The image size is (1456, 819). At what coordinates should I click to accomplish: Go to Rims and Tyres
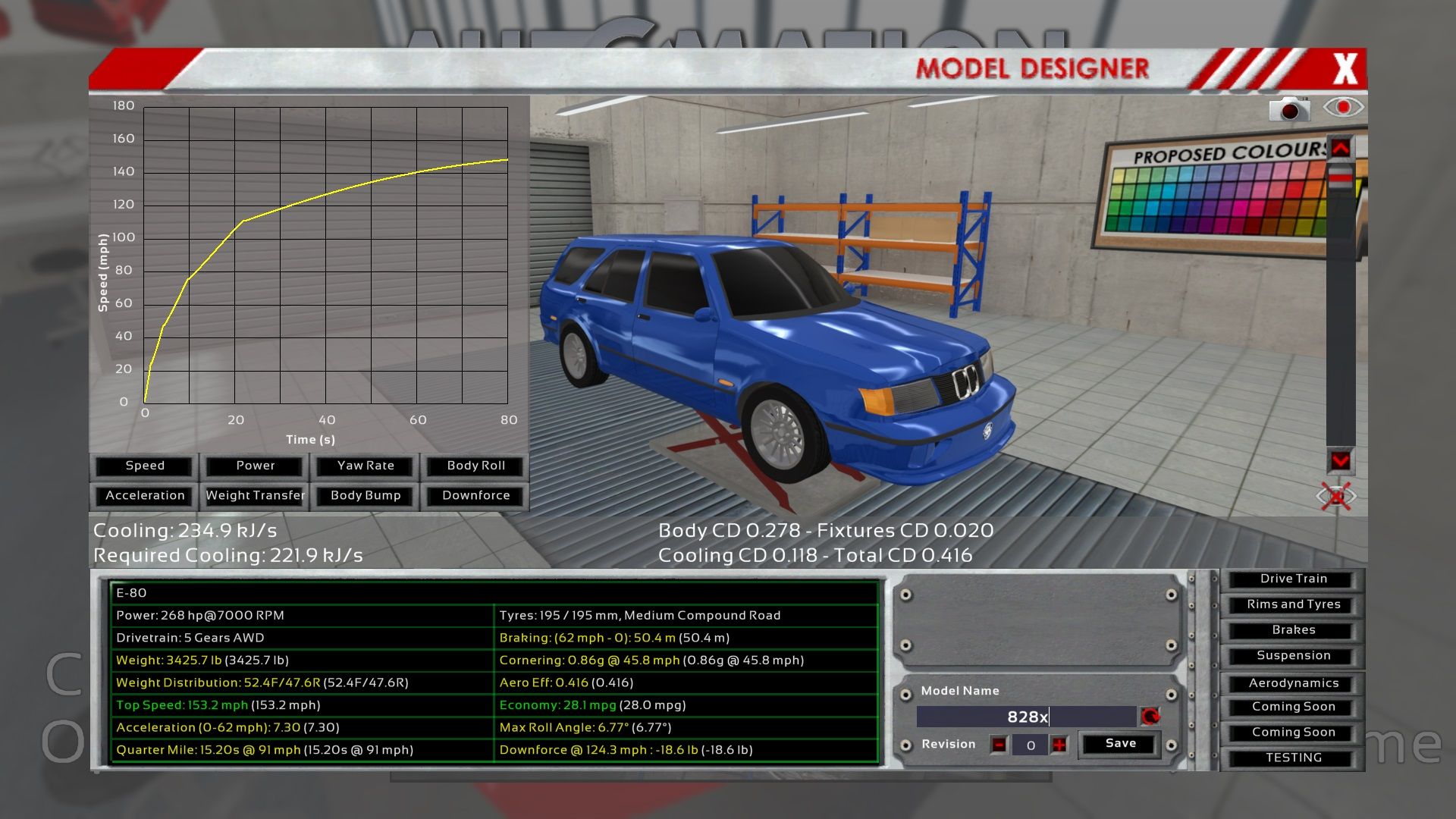click(1293, 604)
